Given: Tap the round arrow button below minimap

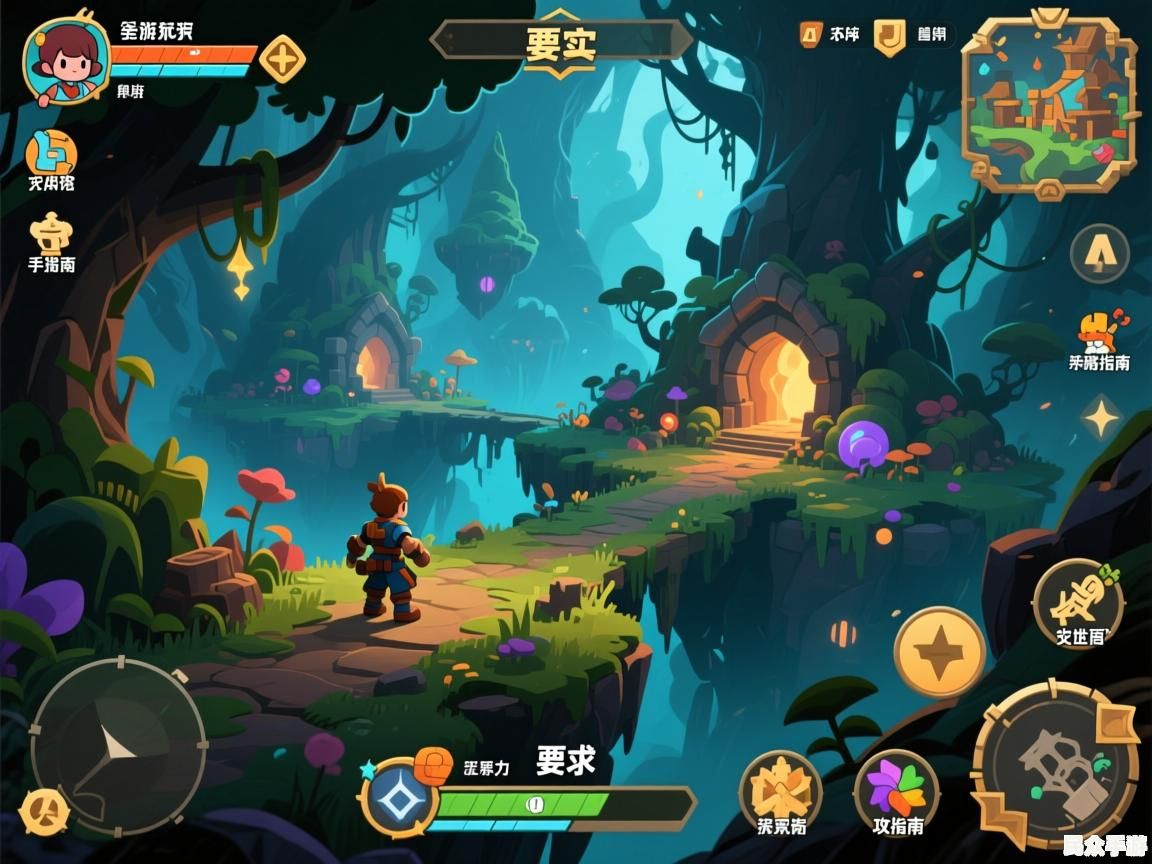Looking at the screenshot, I should tap(1100, 254).
